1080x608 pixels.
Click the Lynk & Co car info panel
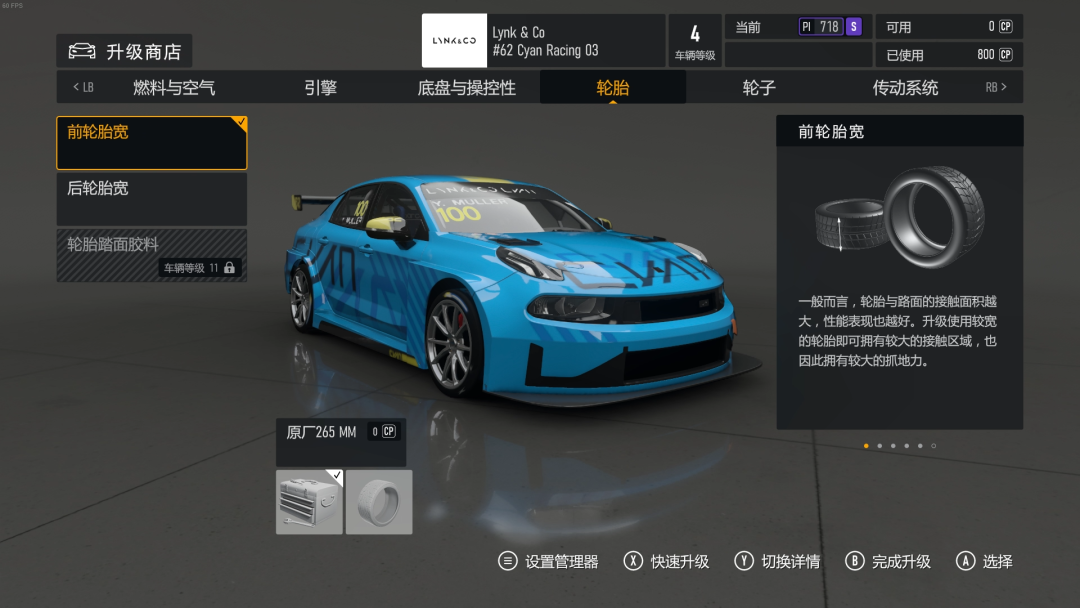543,41
